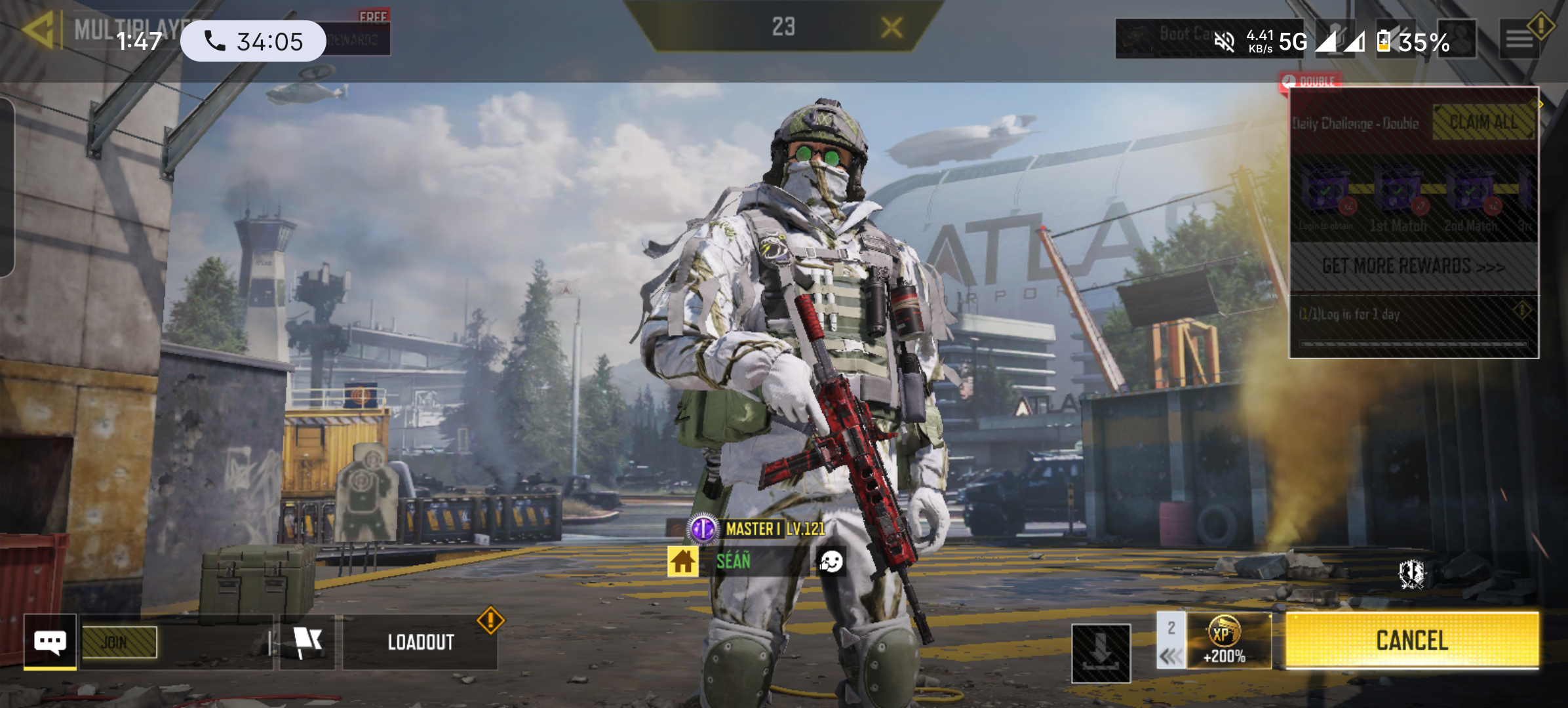The image size is (1568, 708).
Task: Select GET MORE REWARDS
Action: pyautogui.click(x=1413, y=266)
